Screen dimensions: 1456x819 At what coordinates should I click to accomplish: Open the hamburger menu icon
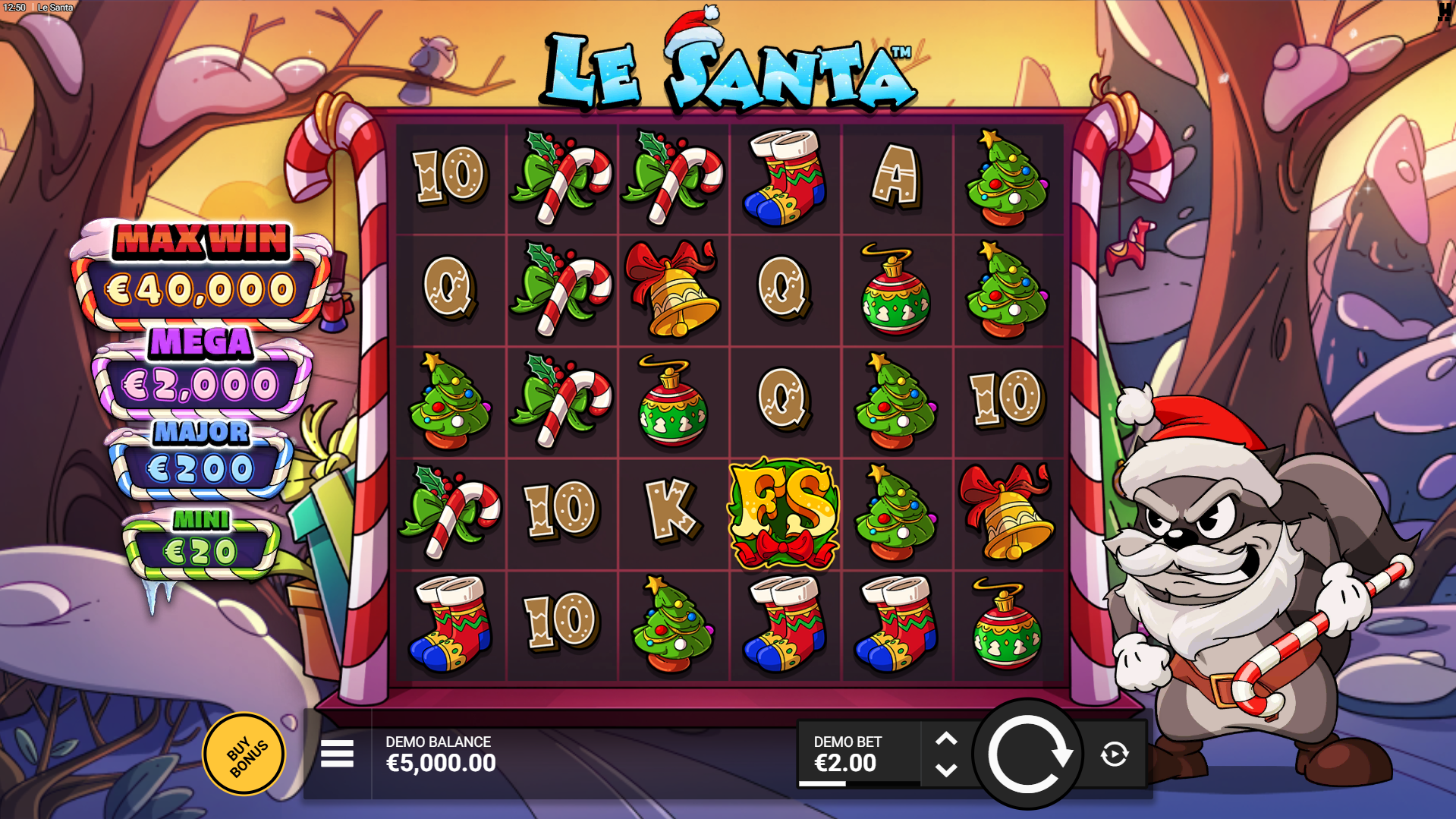click(337, 753)
